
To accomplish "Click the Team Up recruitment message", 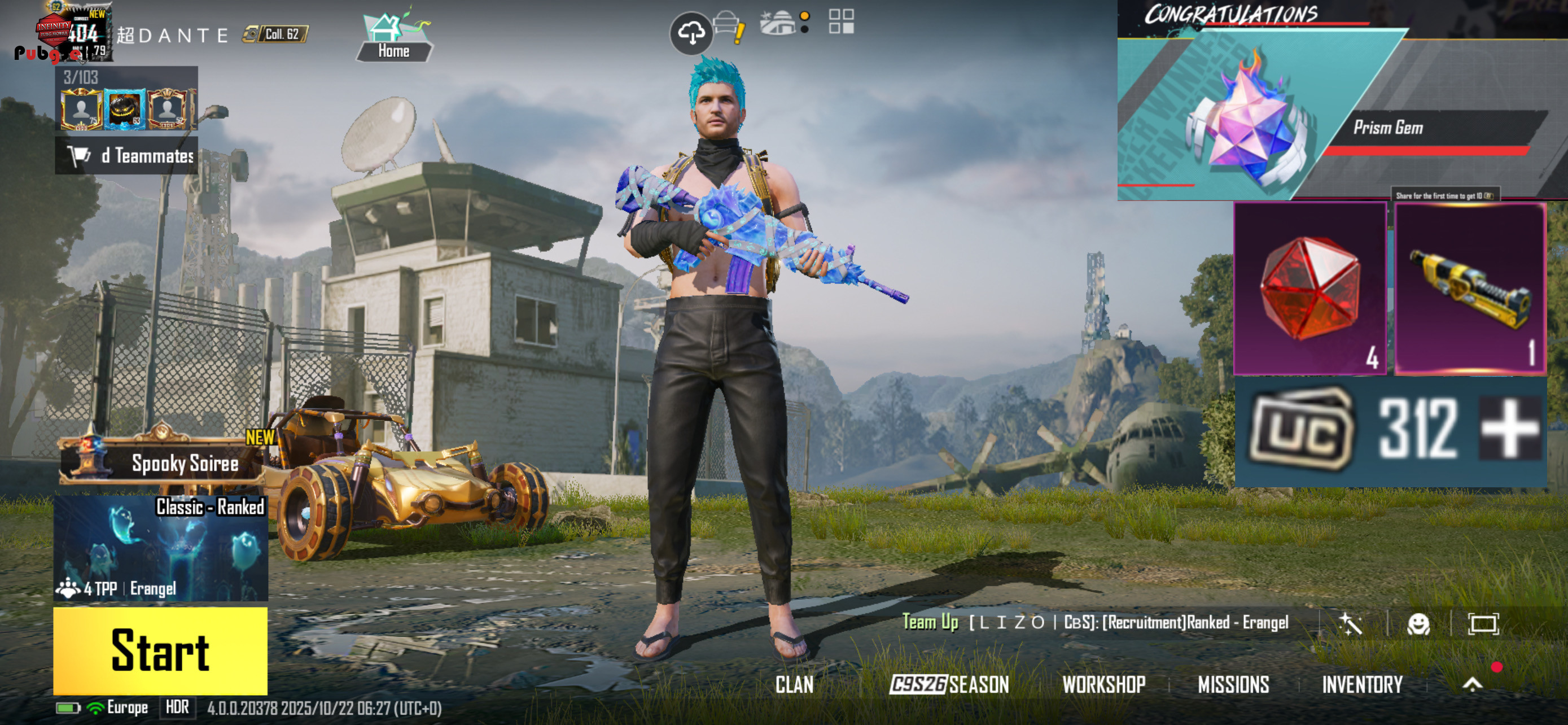I will 1096,622.
